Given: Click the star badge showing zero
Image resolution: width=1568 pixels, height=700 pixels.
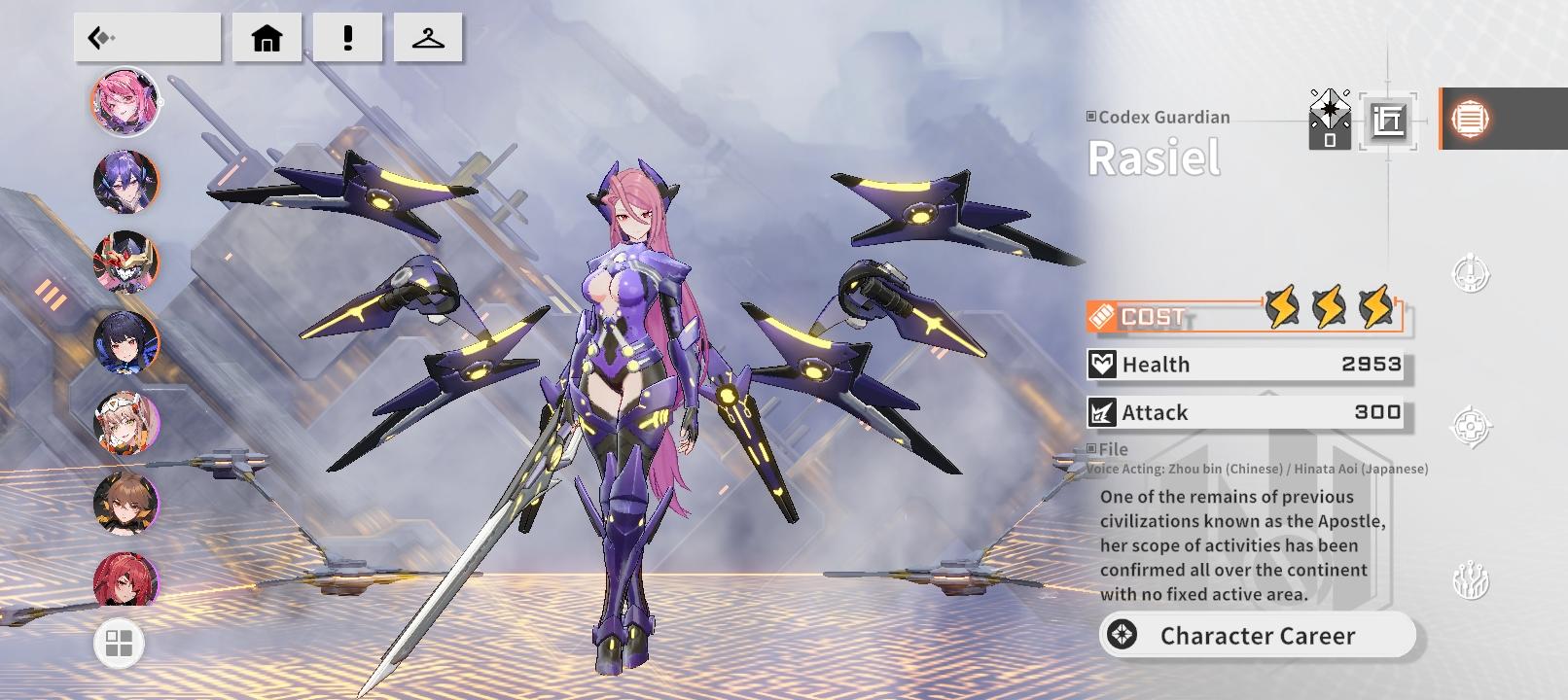Looking at the screenshot, I should coord(1329,120).
